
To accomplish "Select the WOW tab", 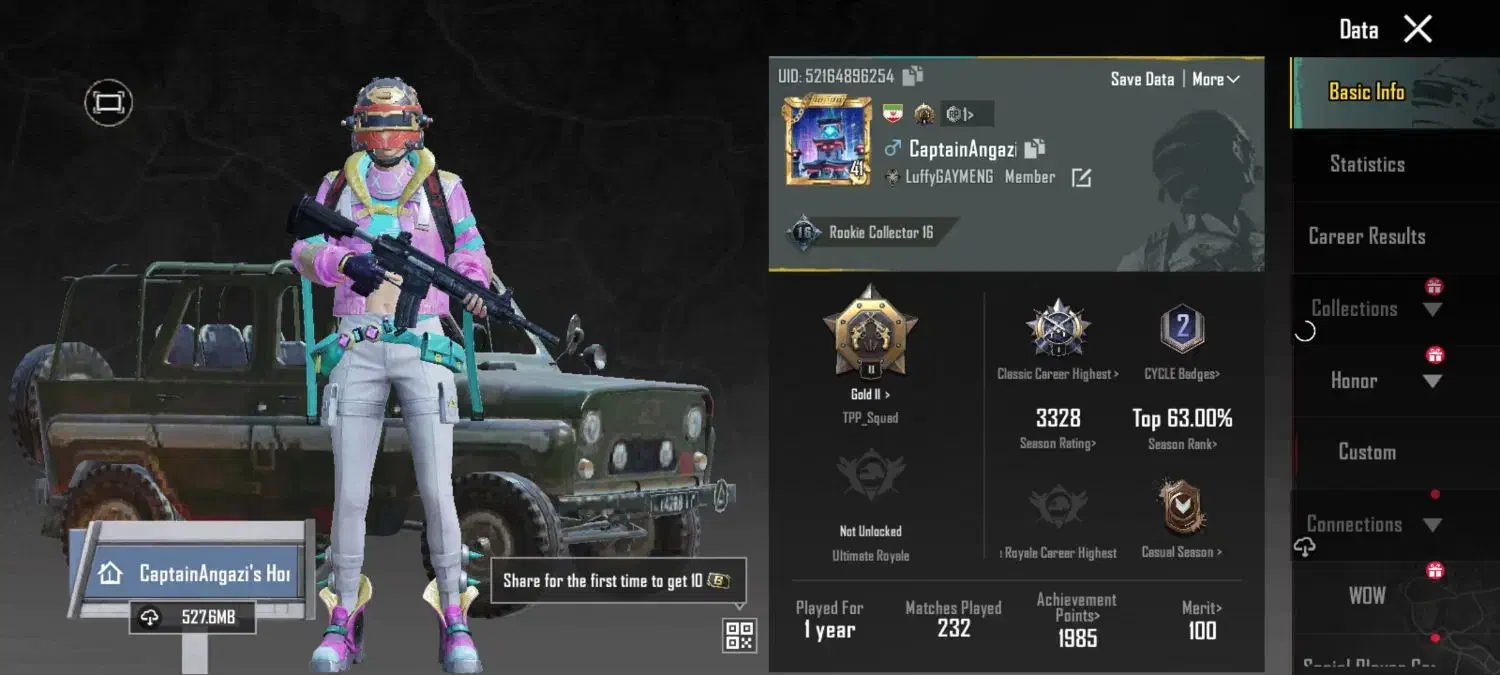I will [1367, 596].
